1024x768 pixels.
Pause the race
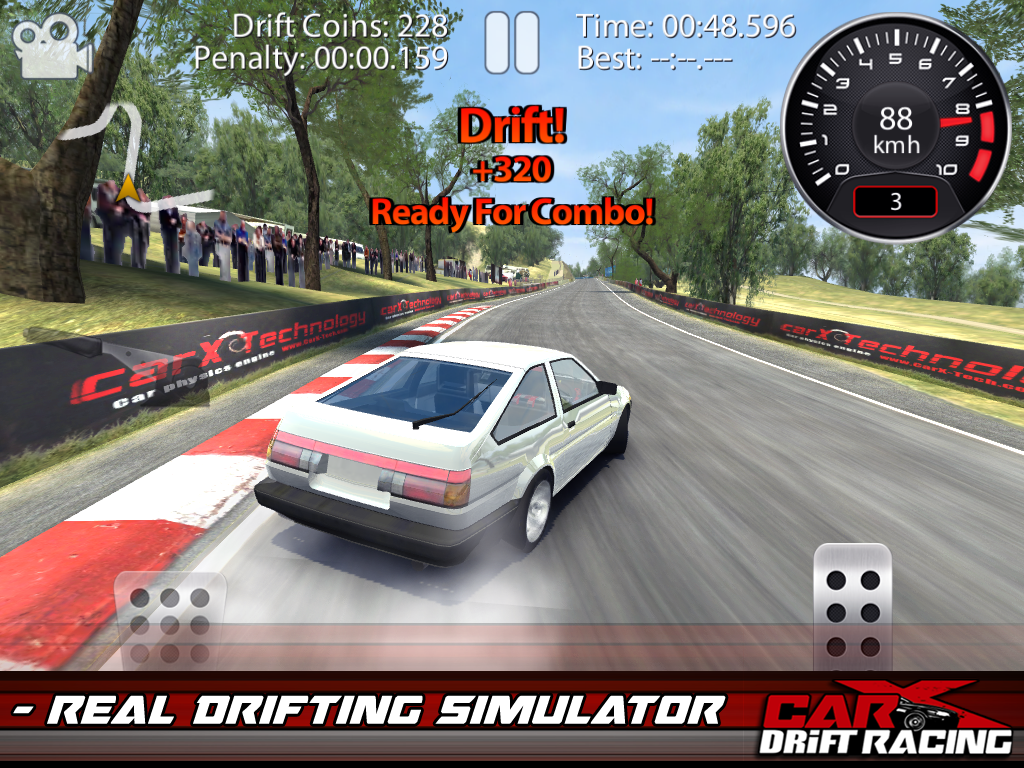512,42
